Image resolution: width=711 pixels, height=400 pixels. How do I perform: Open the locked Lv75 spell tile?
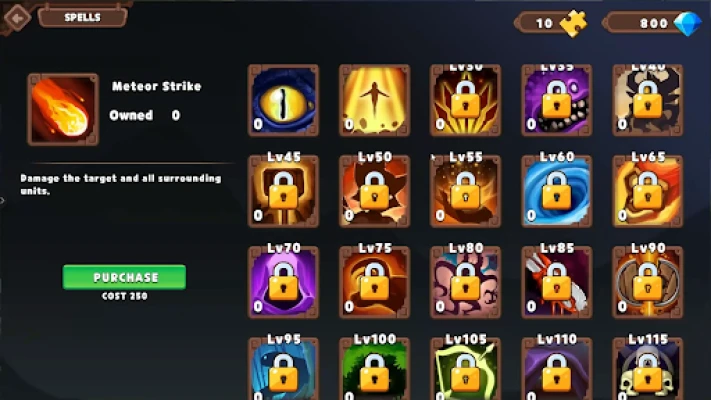(x=374, y=282)
